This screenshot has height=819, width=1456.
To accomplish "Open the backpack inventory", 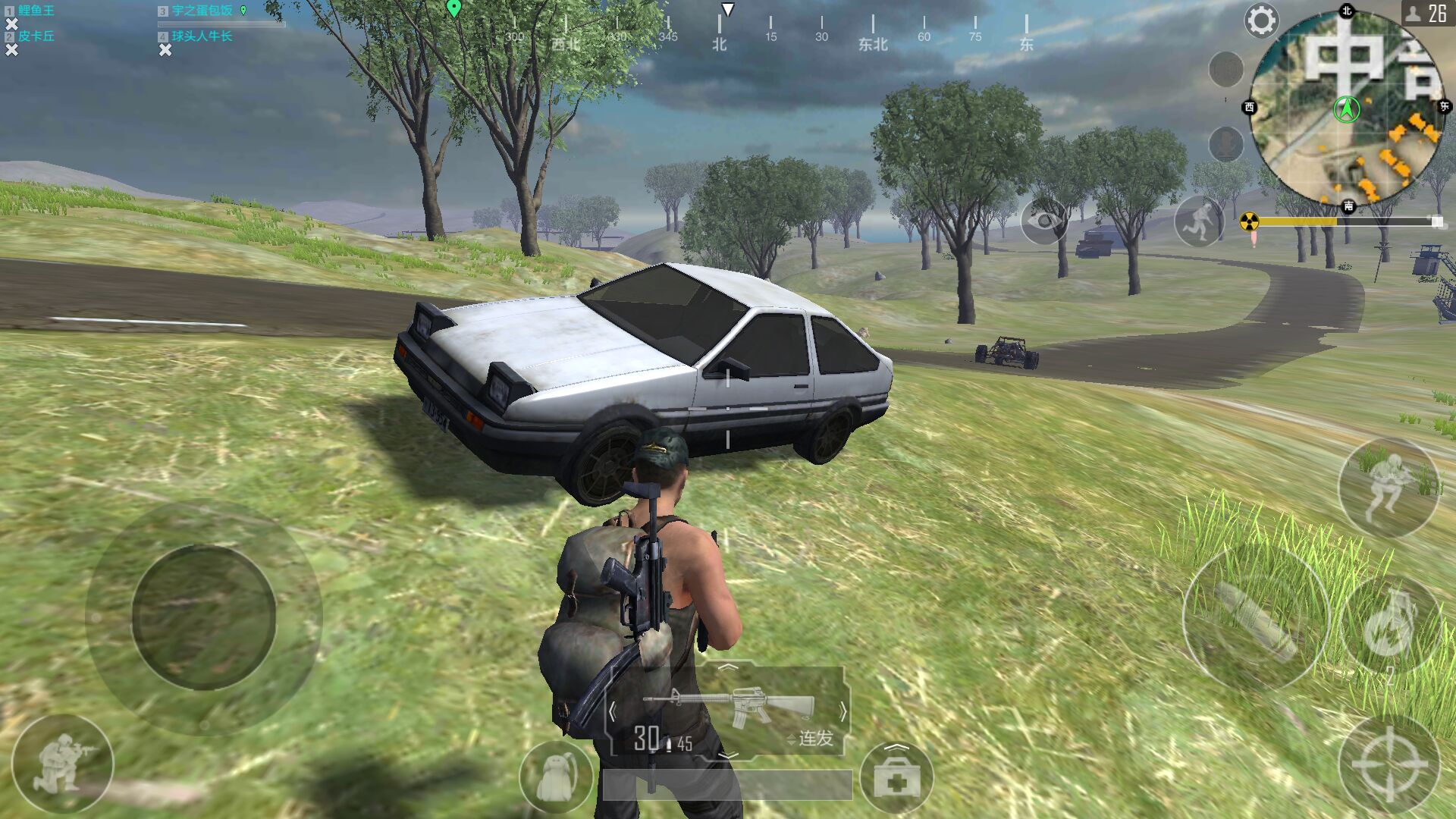I will tap(556, 777).
